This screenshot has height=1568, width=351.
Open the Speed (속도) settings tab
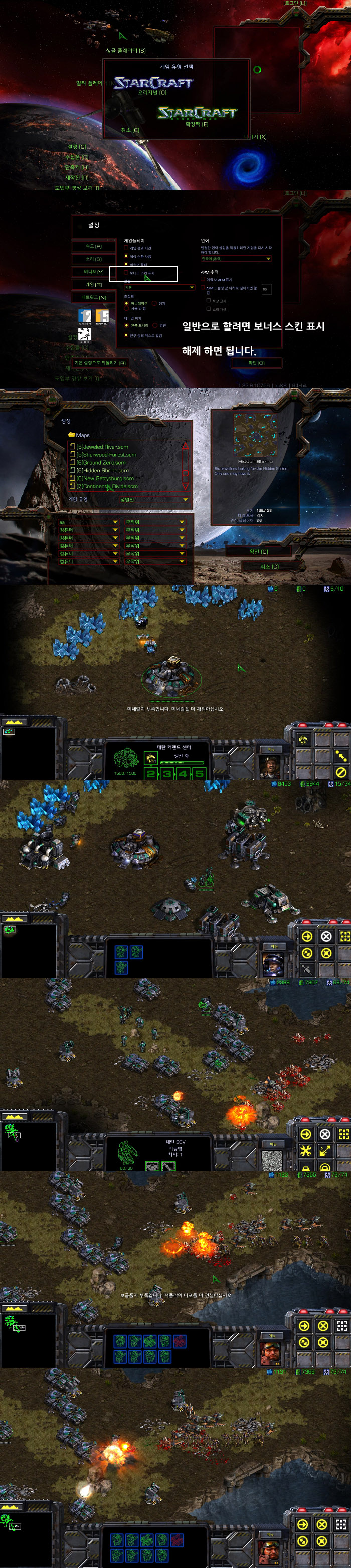93,246
